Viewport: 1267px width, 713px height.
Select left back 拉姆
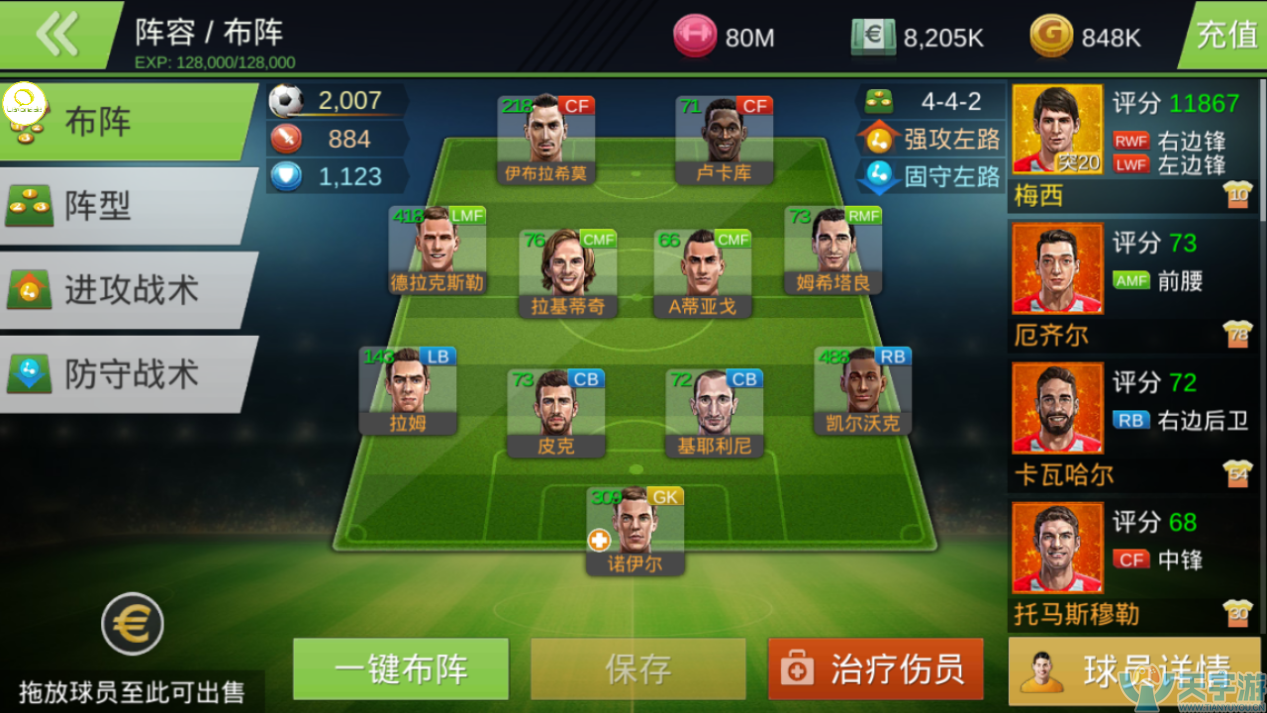408,390
